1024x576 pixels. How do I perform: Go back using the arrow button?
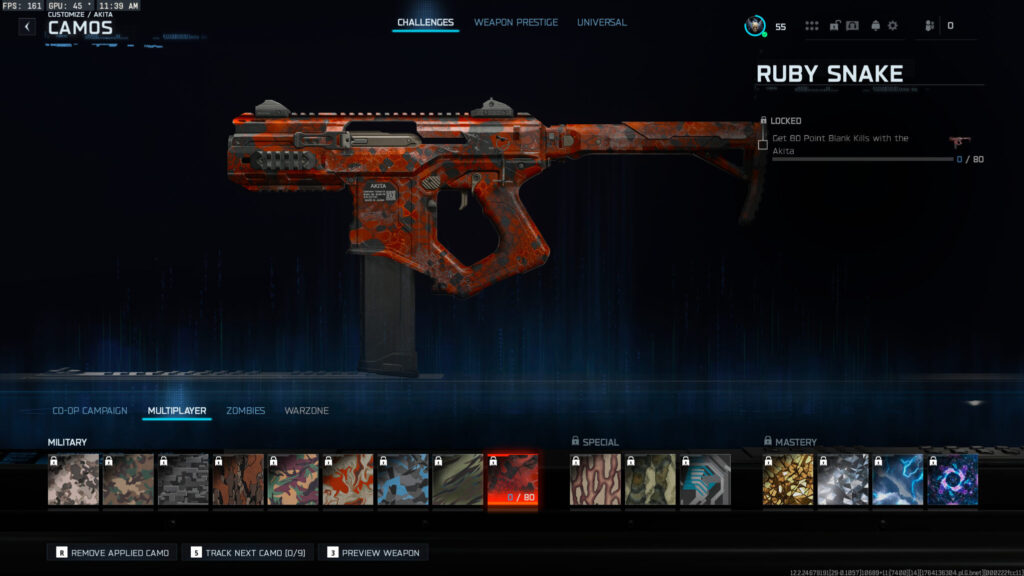tap(27, 27)
